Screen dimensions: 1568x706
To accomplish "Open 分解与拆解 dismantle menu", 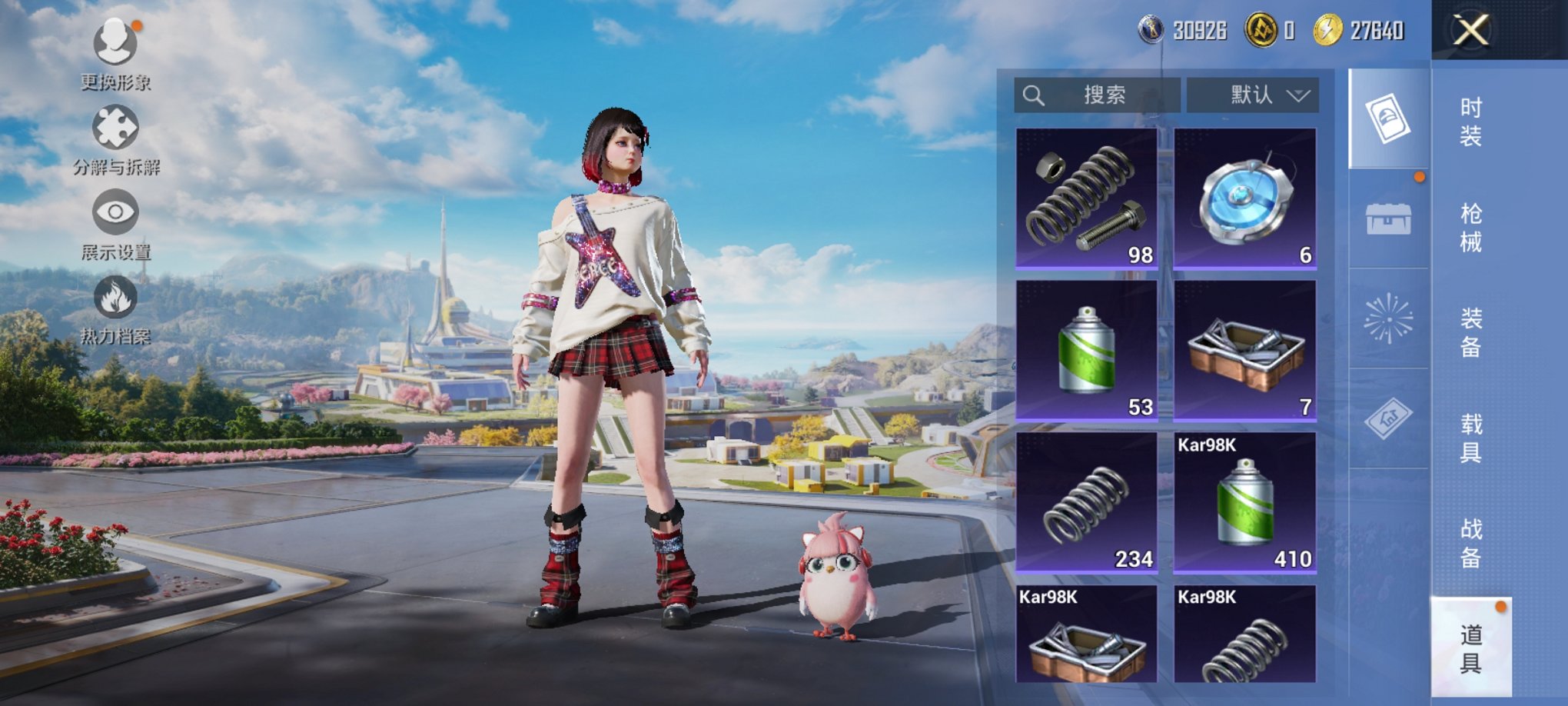I will pos(115,138).
